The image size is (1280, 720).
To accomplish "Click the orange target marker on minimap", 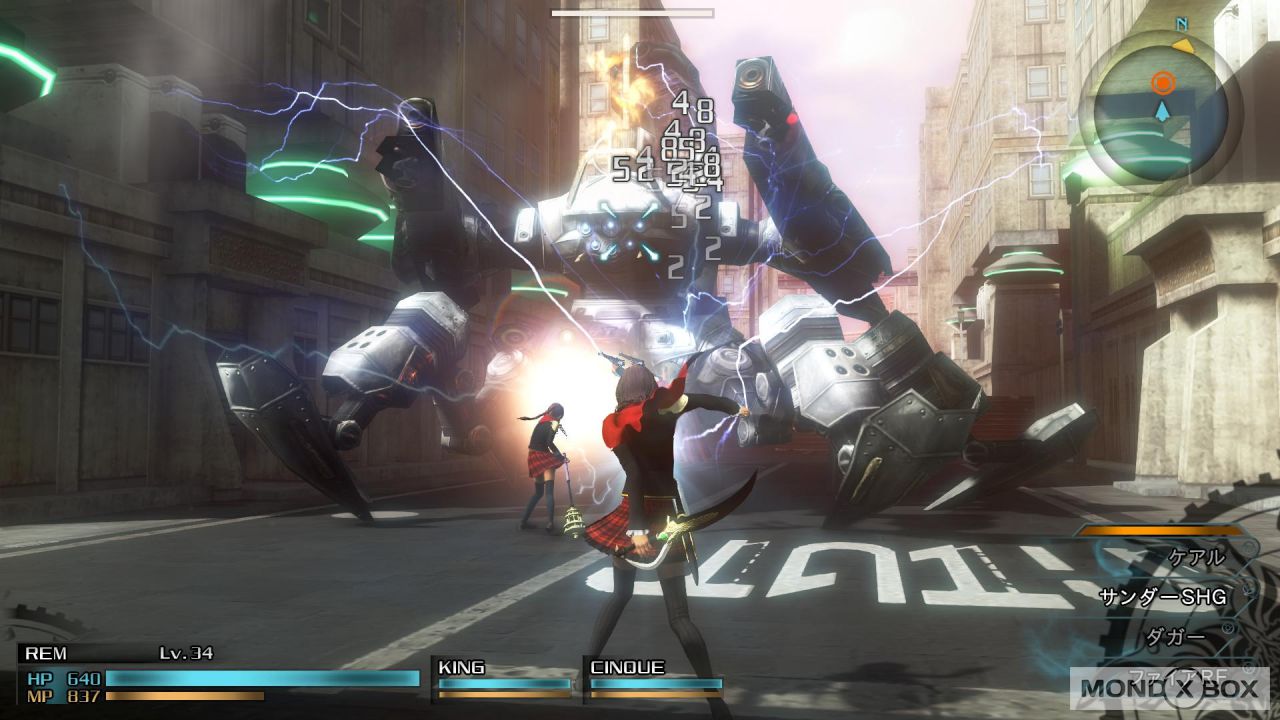I will 1161,82.
